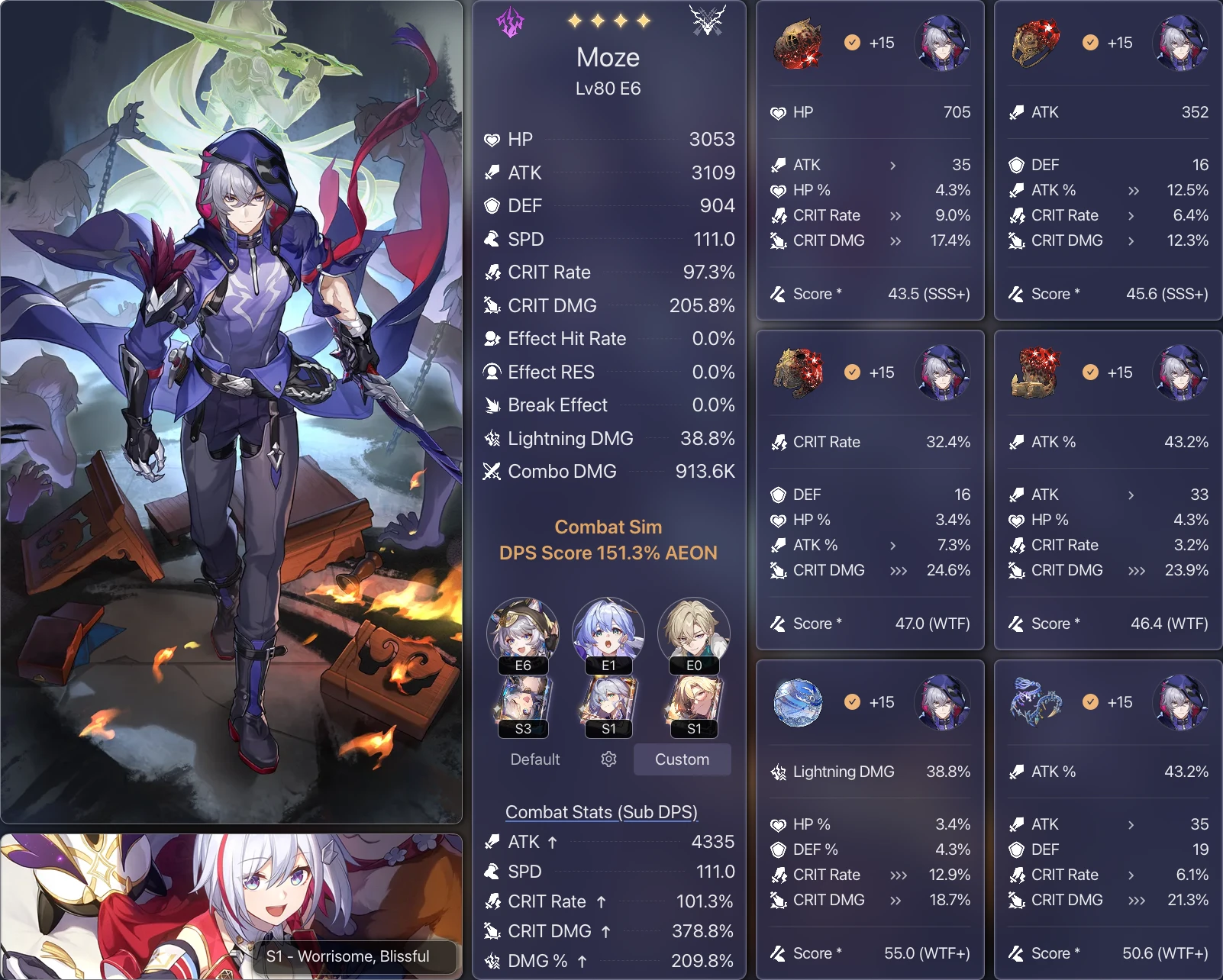Image resolution: width=1223 pixels, height=980 pixels.
Task: Click the S1 - Worrisome, Blissful label
Action: click(348, 957)
